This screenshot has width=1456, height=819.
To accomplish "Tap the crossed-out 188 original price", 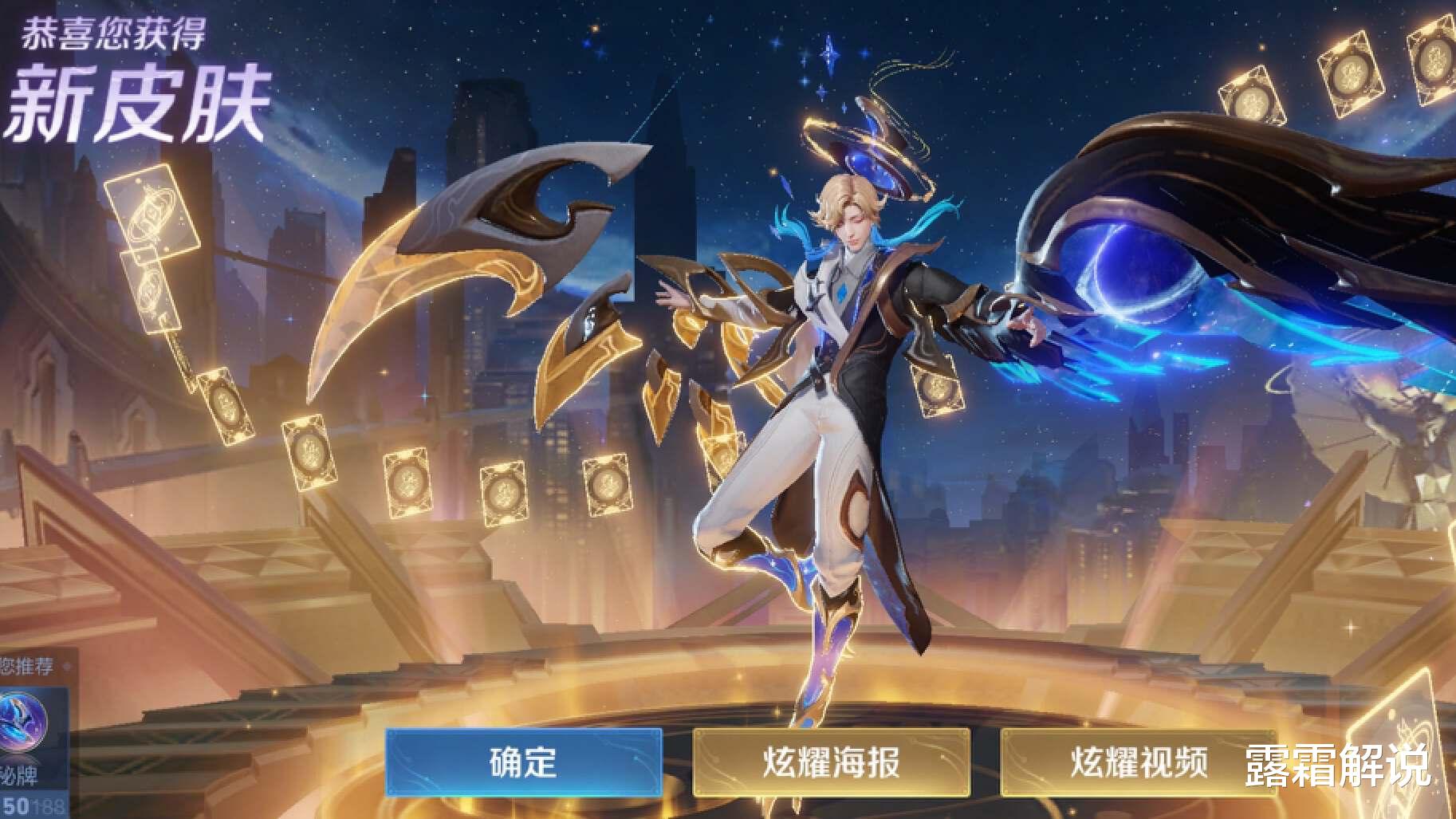I will [x=46, y=807].
